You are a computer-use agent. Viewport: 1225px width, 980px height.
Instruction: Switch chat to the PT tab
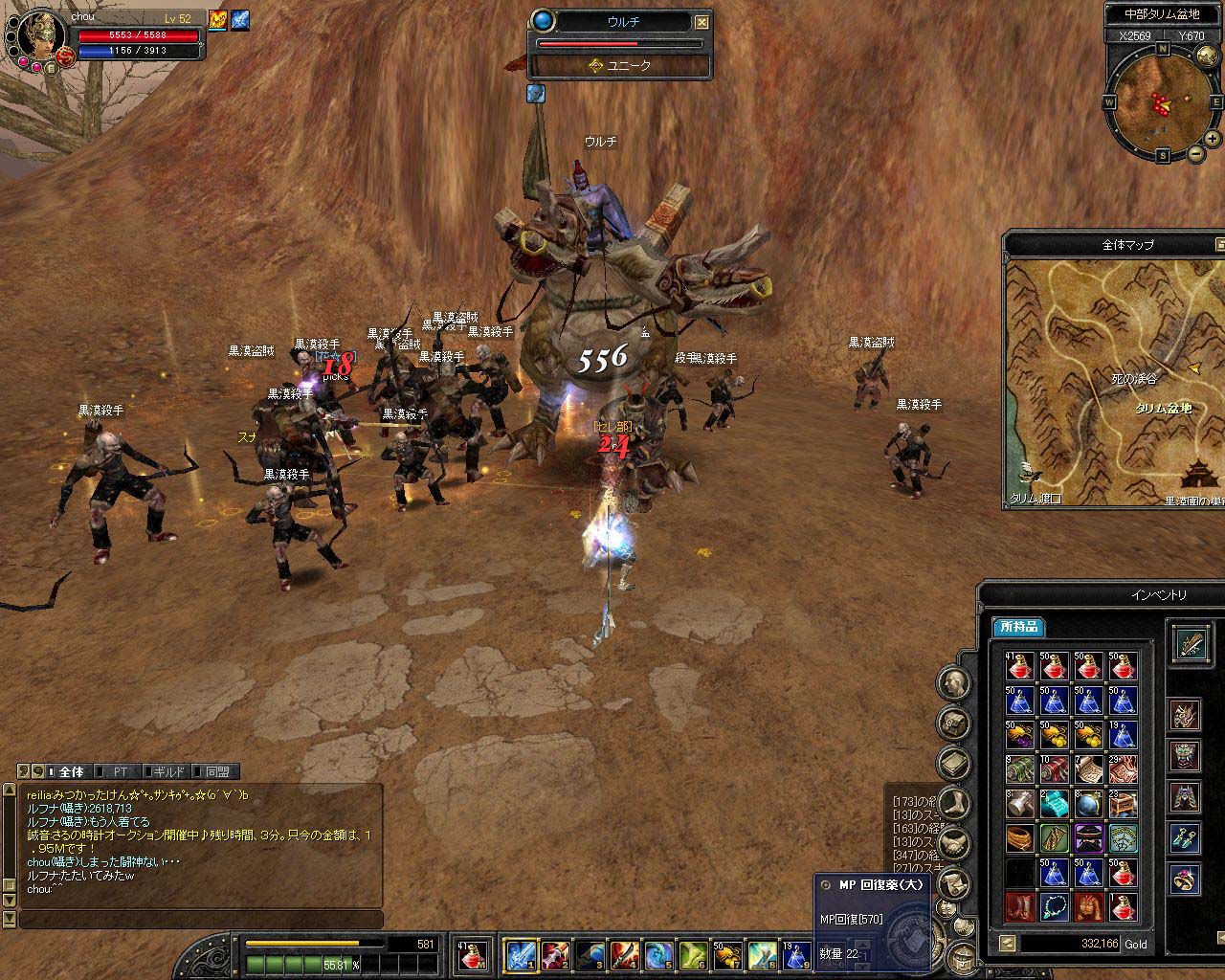click(120, 771)
